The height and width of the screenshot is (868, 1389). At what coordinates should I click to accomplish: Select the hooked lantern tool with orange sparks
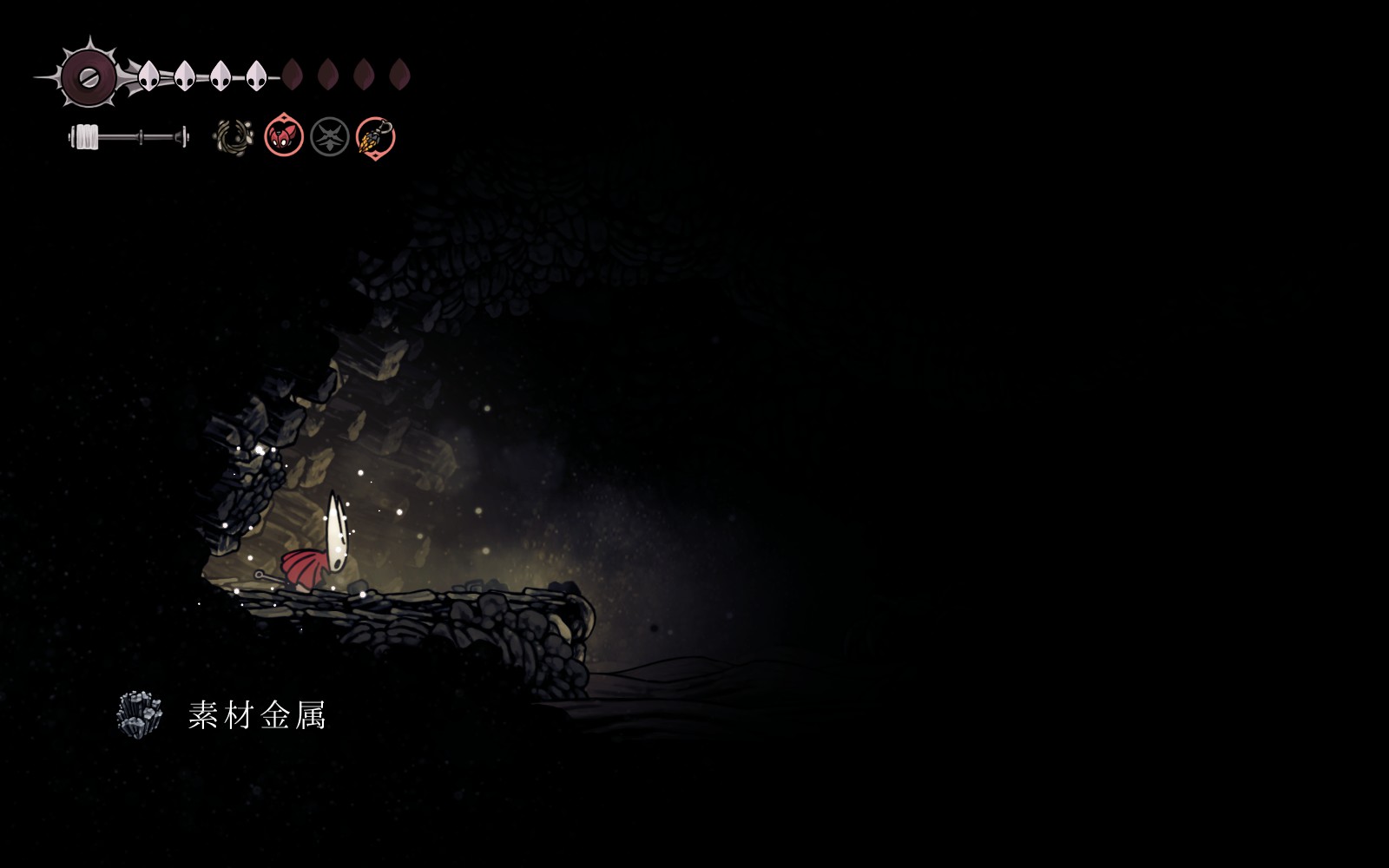(x=376, y=137)
